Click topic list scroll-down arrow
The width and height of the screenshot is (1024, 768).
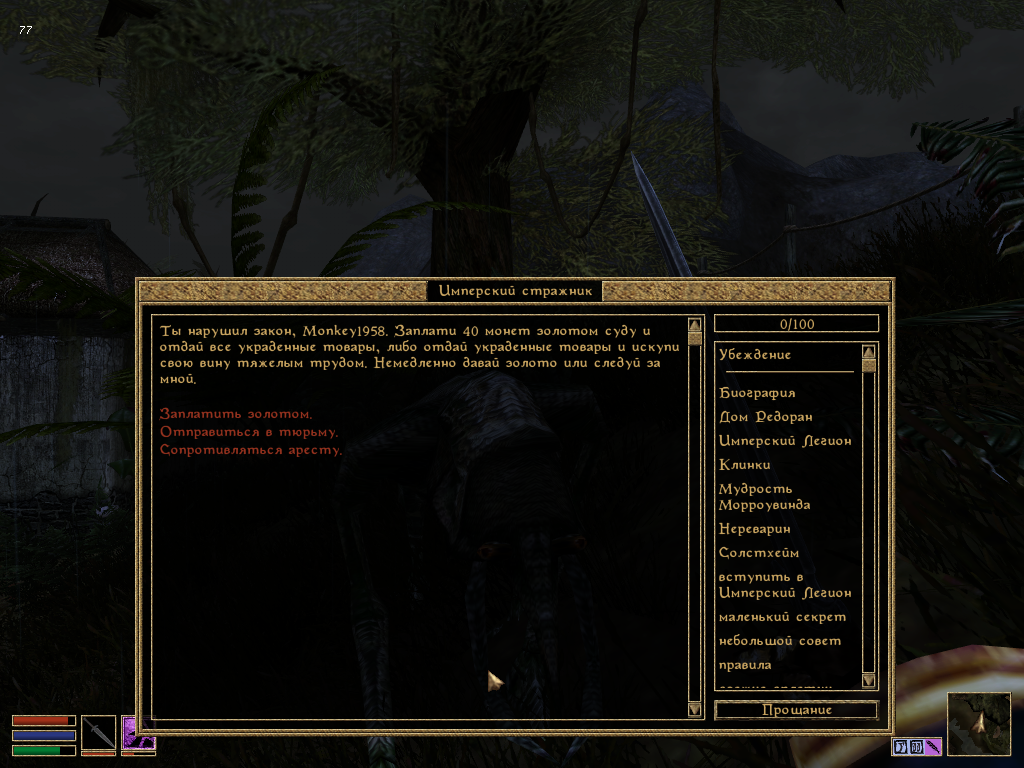(868, 680)
